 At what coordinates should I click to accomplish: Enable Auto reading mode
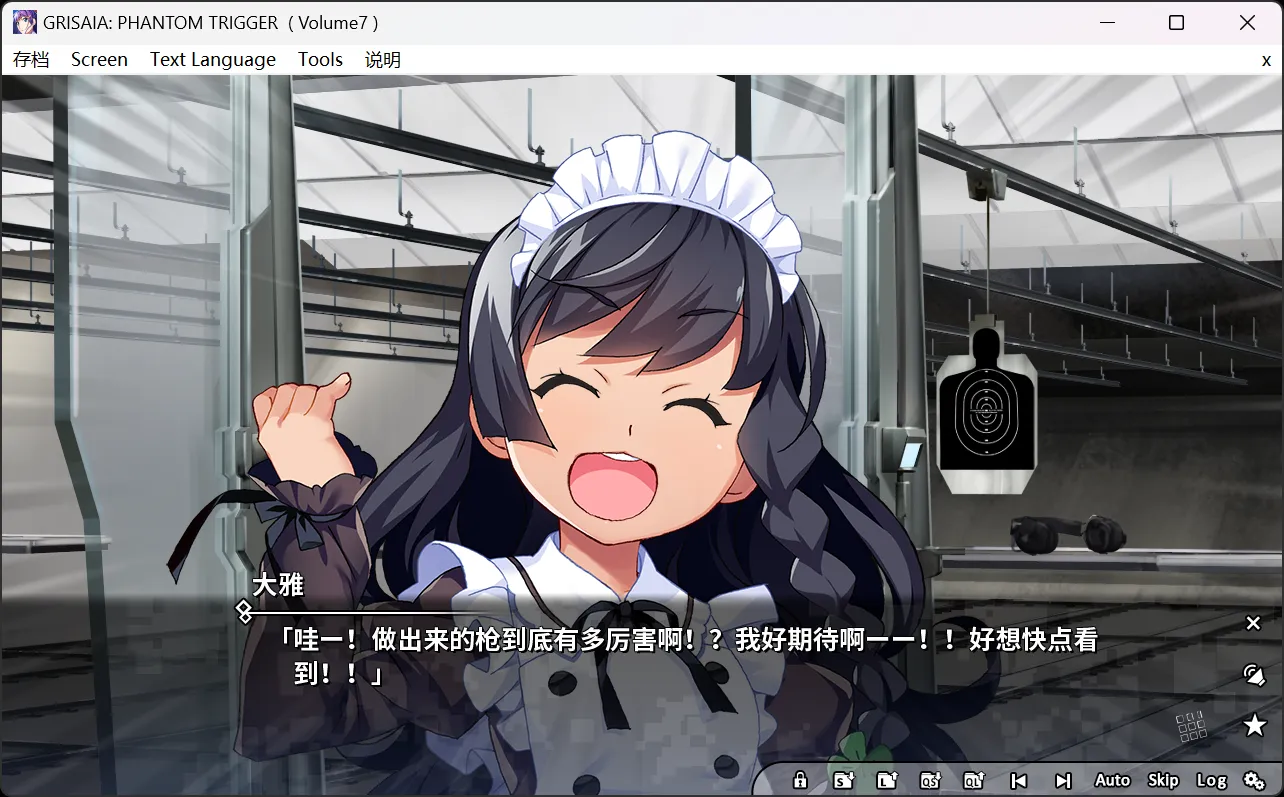(1112, 780)
